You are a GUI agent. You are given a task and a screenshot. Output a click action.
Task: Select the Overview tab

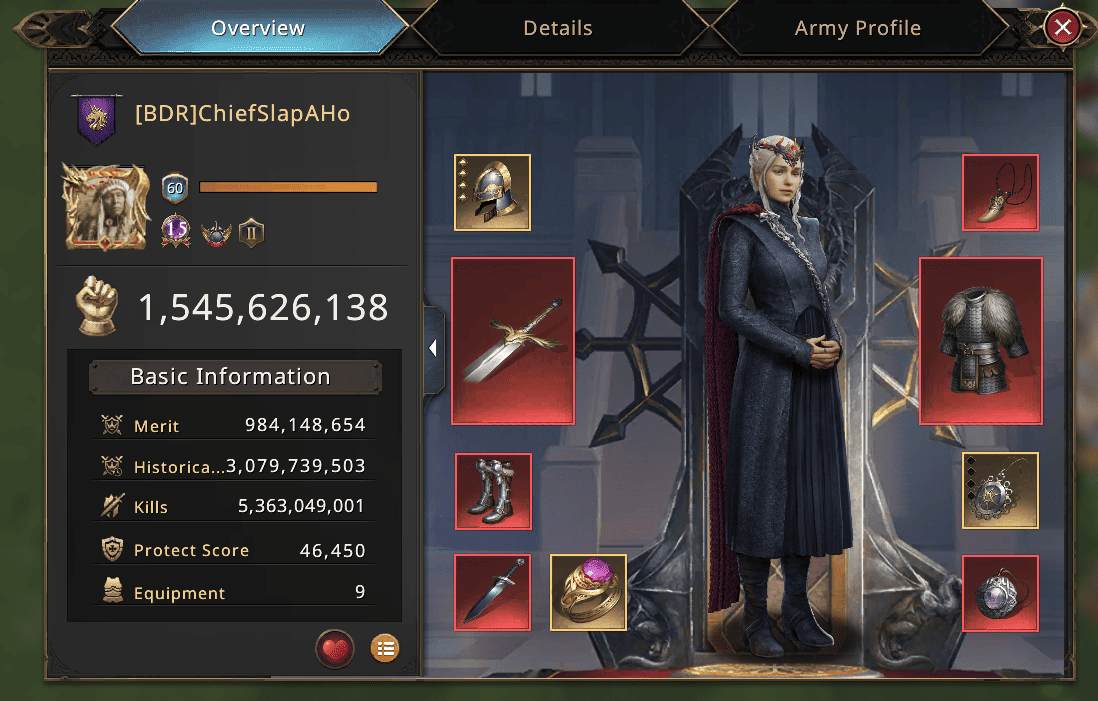pyautogui.click(x=258, y=28)
